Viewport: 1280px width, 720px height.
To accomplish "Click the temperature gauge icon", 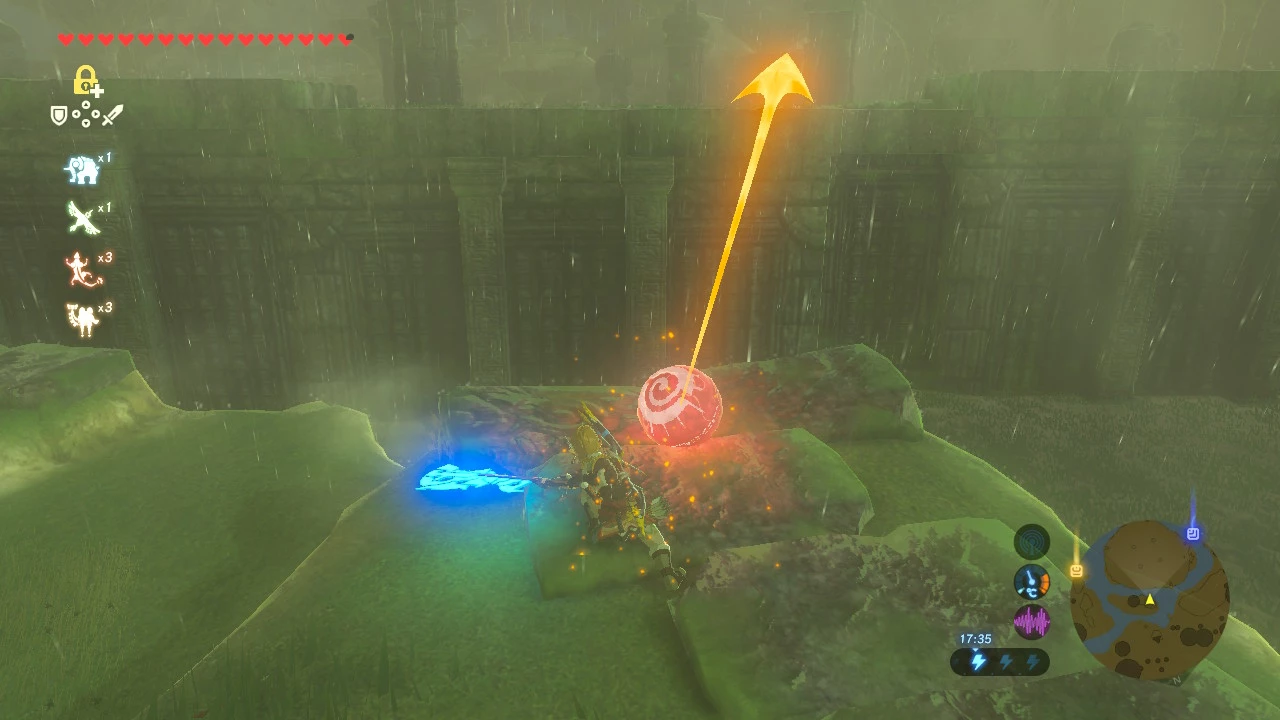I will pyautogui.click(x=1032, y=582).
